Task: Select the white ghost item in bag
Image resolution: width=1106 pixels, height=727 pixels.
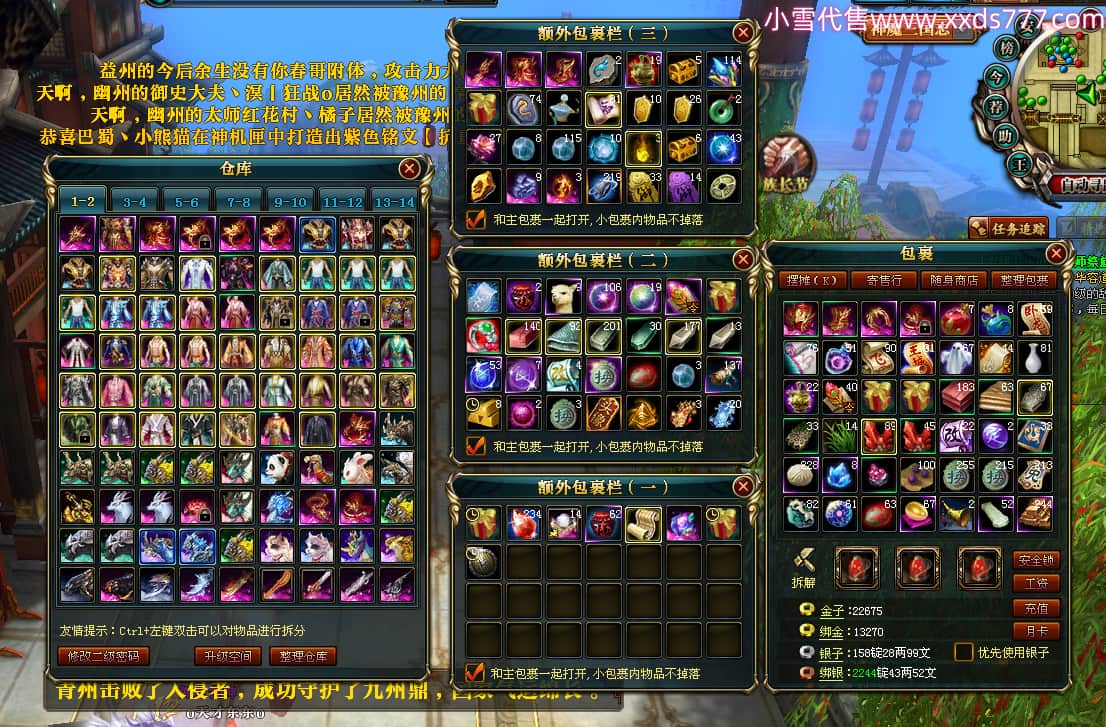Action: pos(957,357)
